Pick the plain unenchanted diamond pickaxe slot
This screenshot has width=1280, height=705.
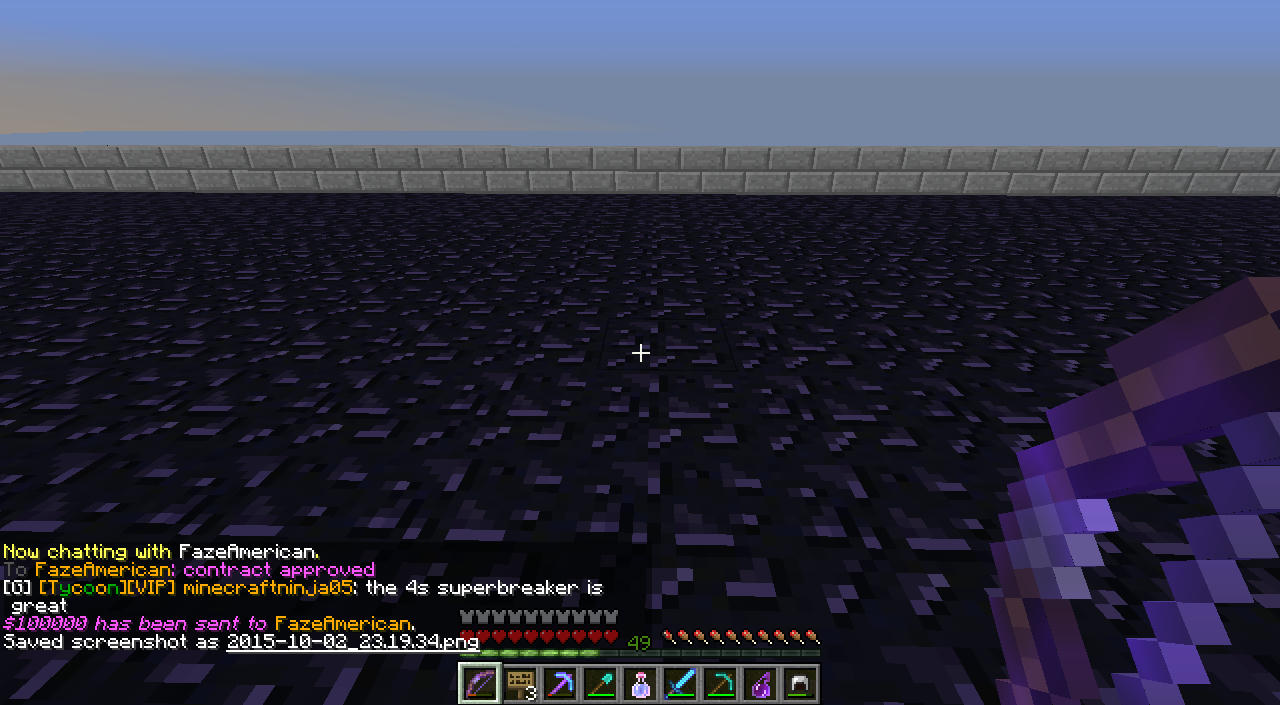[720, 684]
